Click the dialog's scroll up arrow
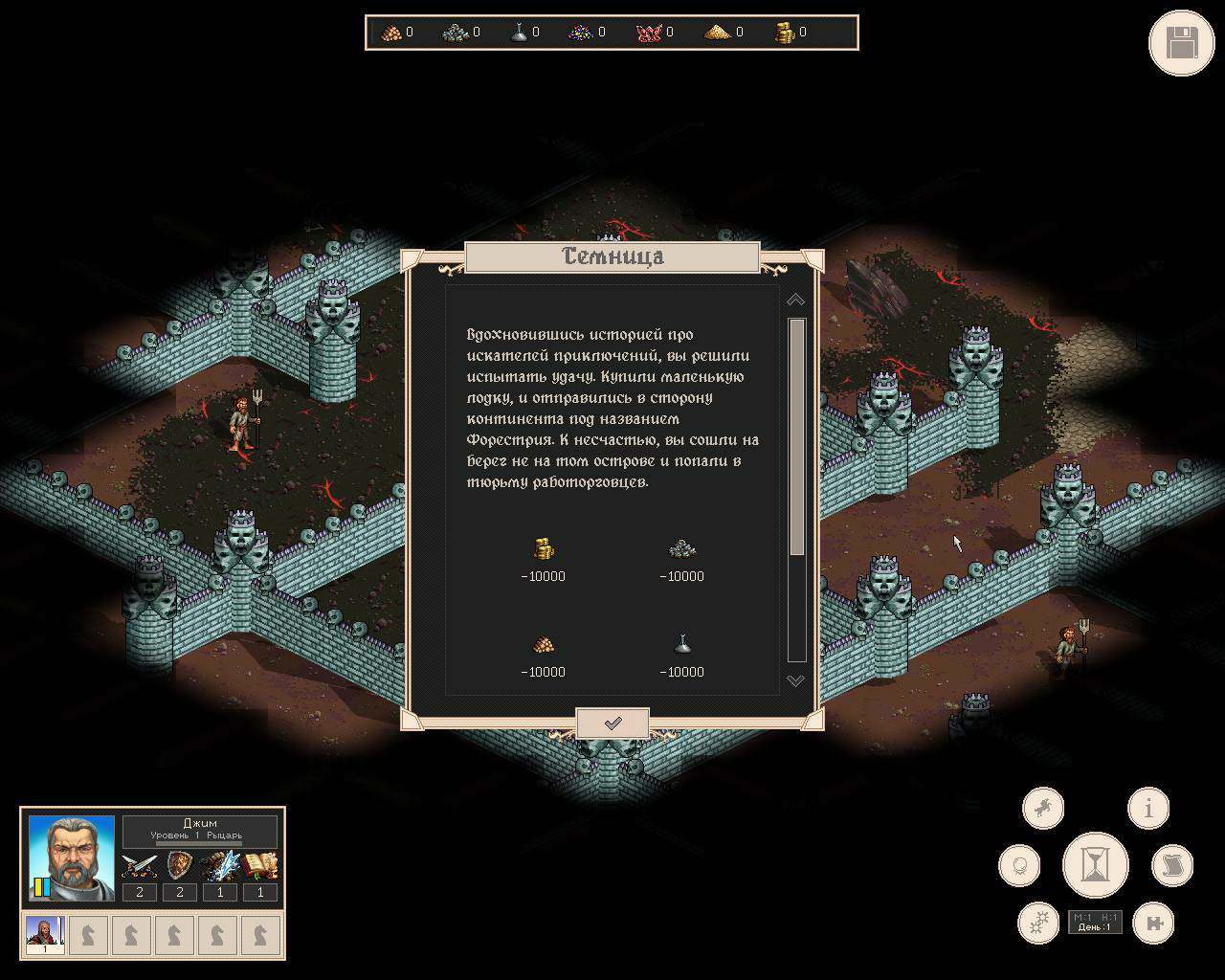Viewport: 1225px width, 980px height. pos(795,300)
